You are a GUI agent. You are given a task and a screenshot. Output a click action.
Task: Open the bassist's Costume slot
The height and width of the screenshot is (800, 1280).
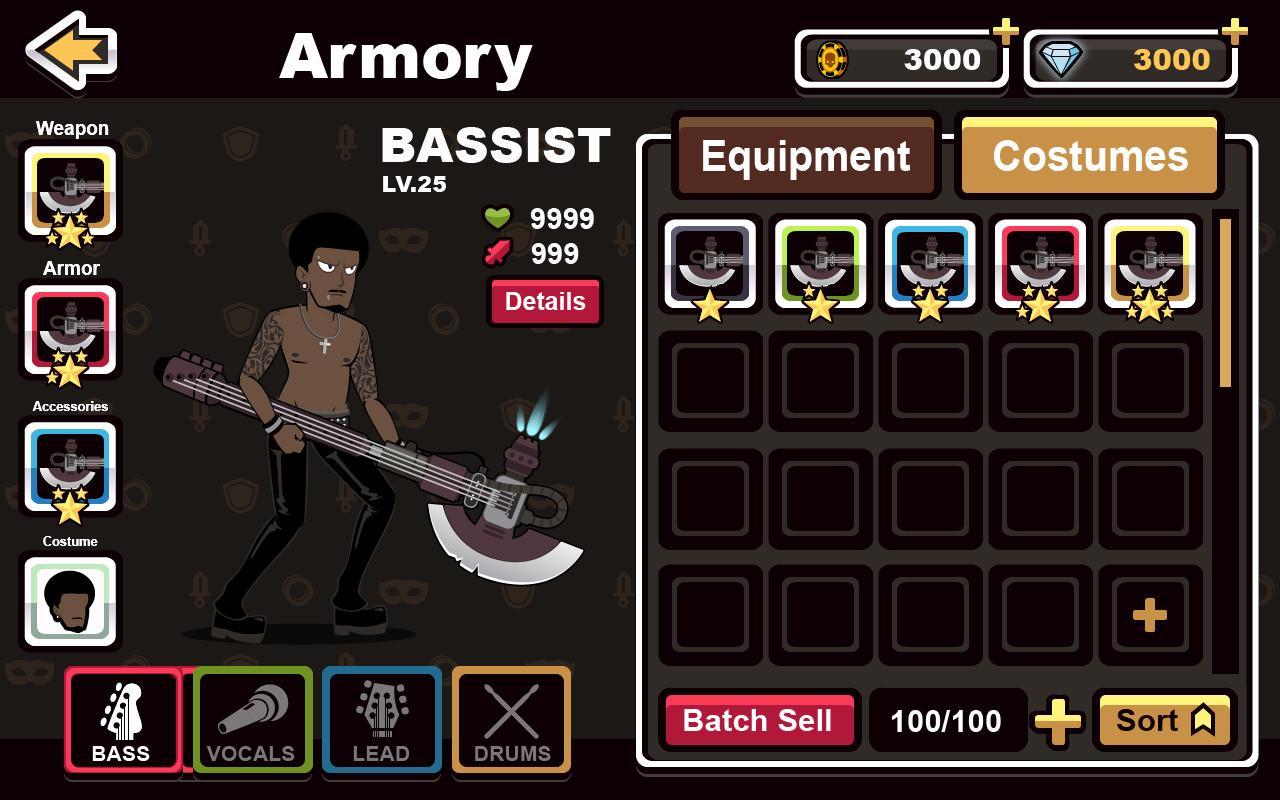[70, 600]
